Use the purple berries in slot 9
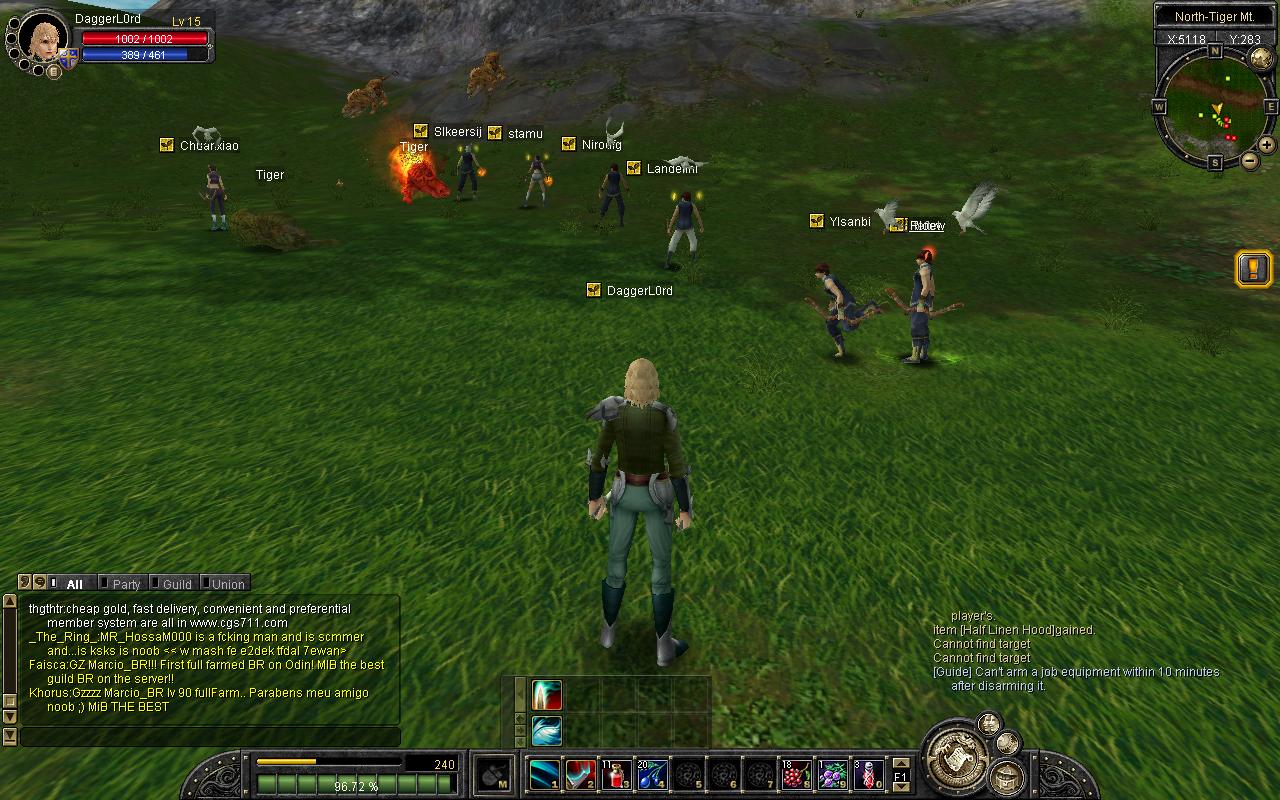The image size is (1280, 800). [832, 775]
